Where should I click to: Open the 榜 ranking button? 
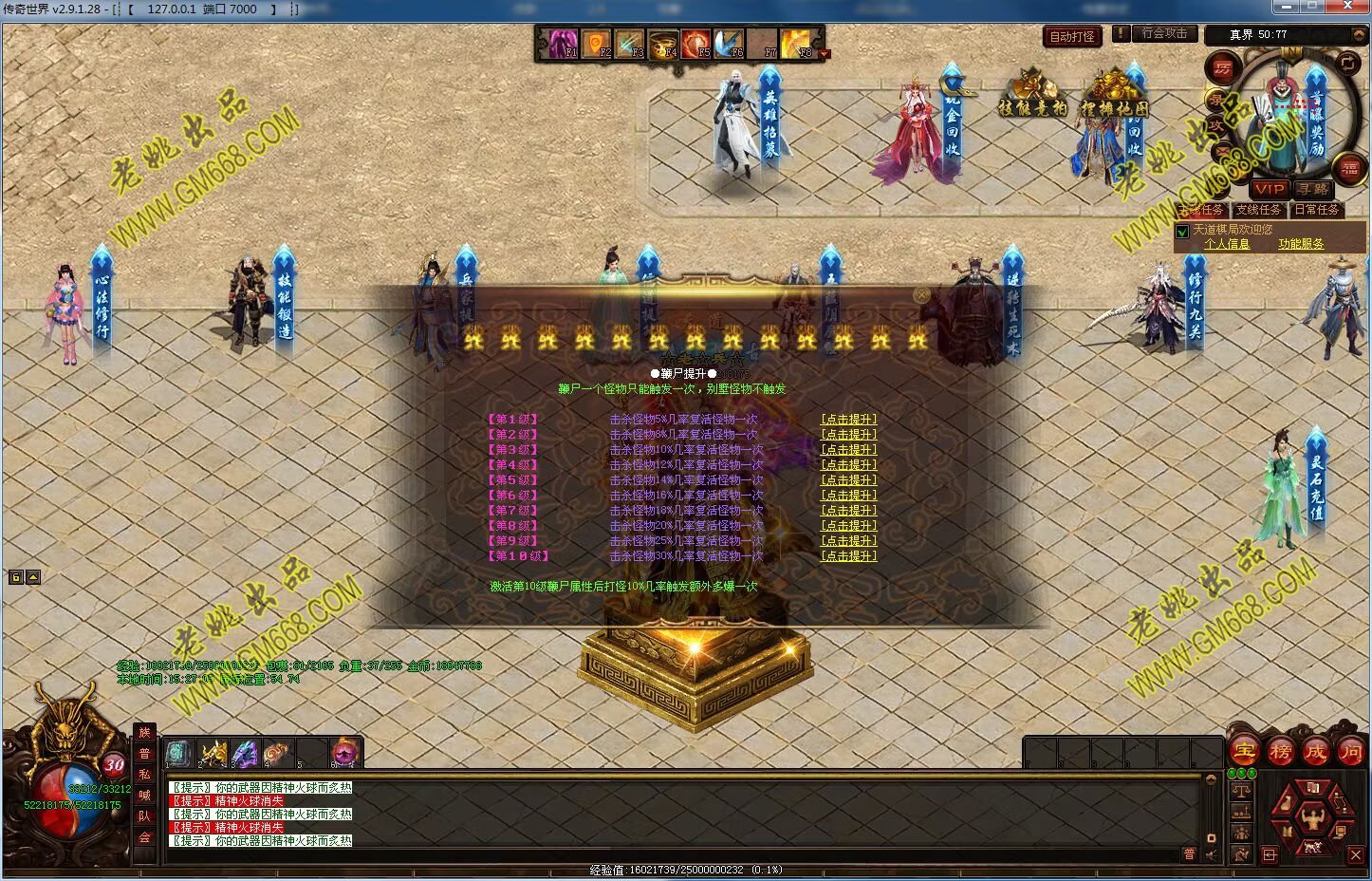pos(1280,751)
